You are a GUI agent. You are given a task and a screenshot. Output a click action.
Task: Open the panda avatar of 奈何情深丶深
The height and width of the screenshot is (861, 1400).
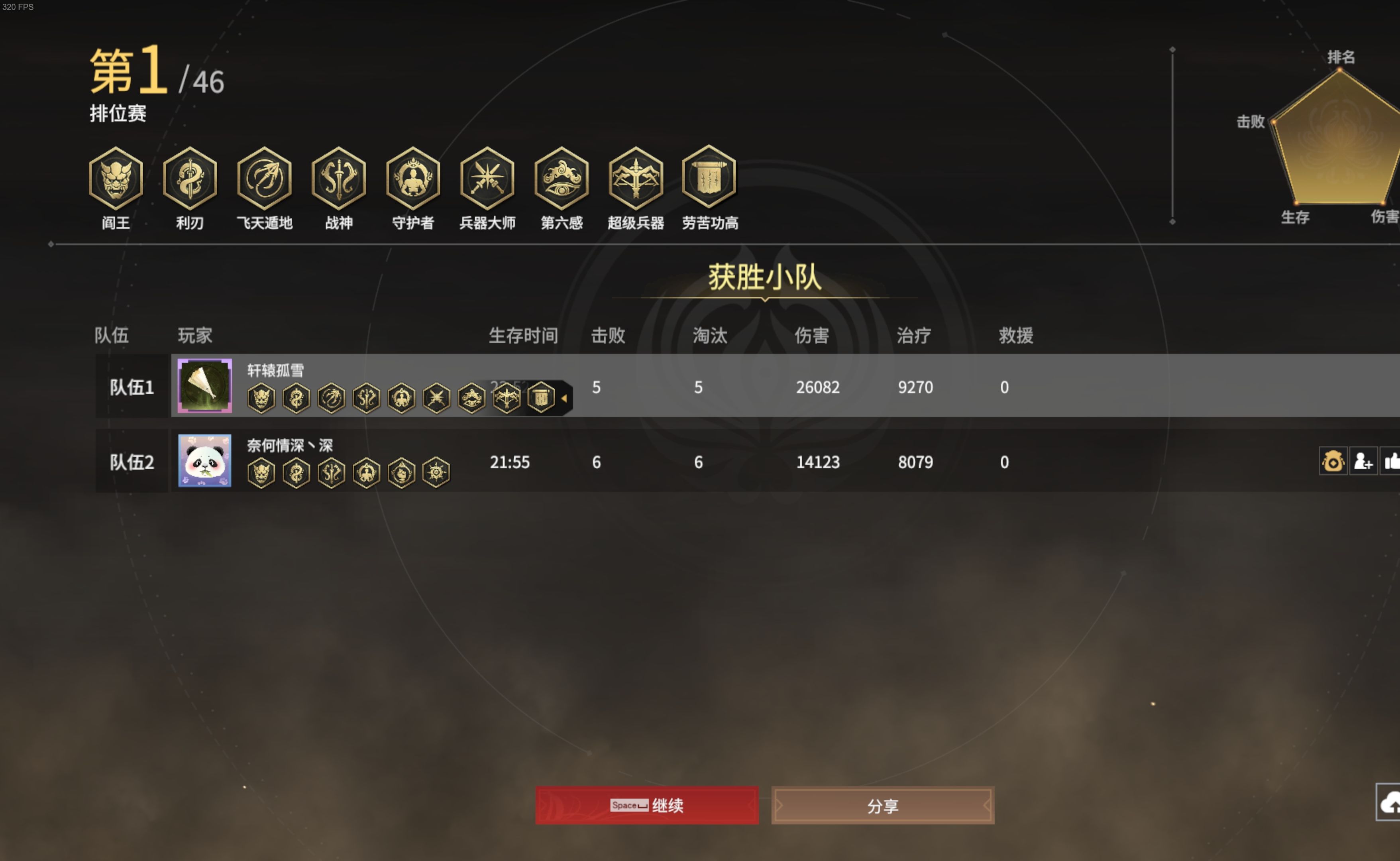tap(204, 460)
